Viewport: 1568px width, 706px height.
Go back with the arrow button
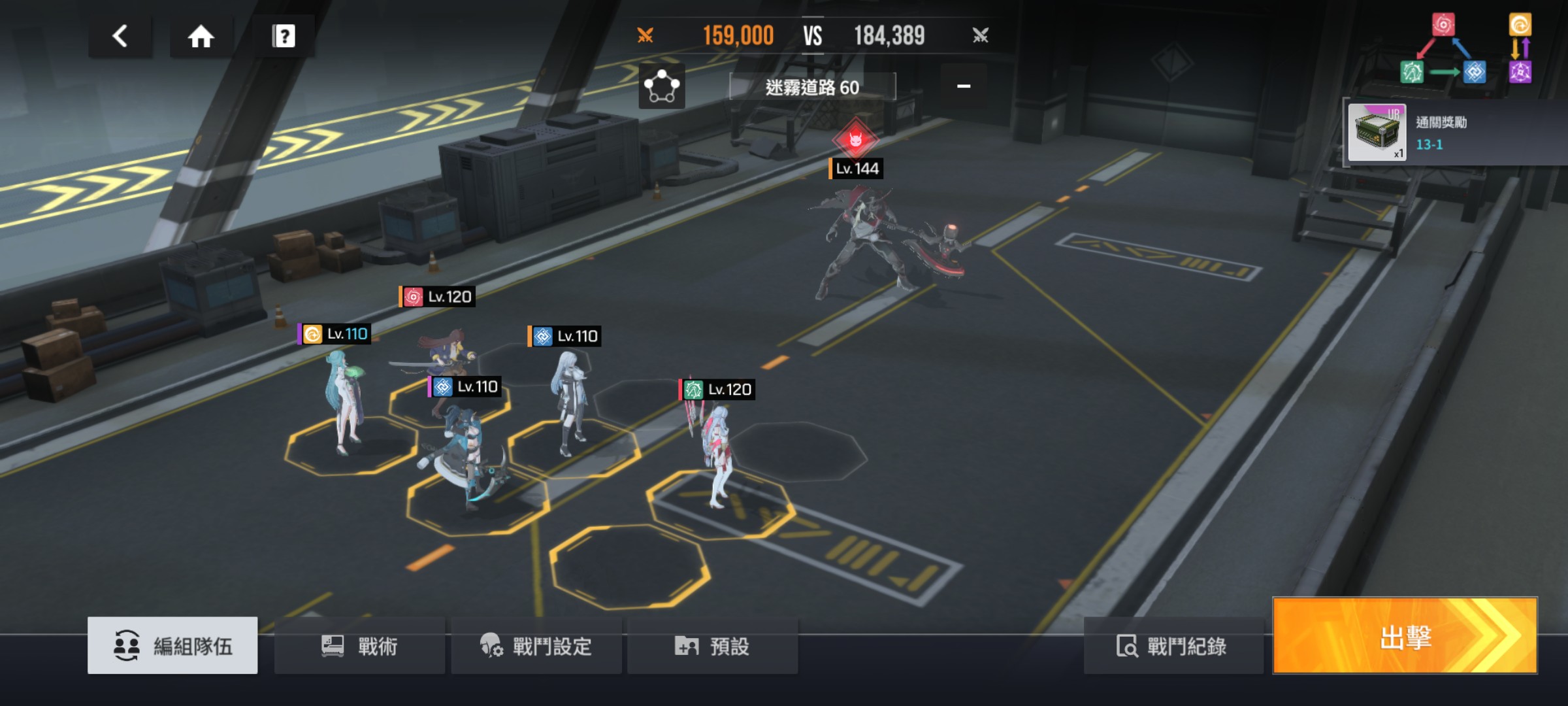pyautogui.click(x=120, y=36)
